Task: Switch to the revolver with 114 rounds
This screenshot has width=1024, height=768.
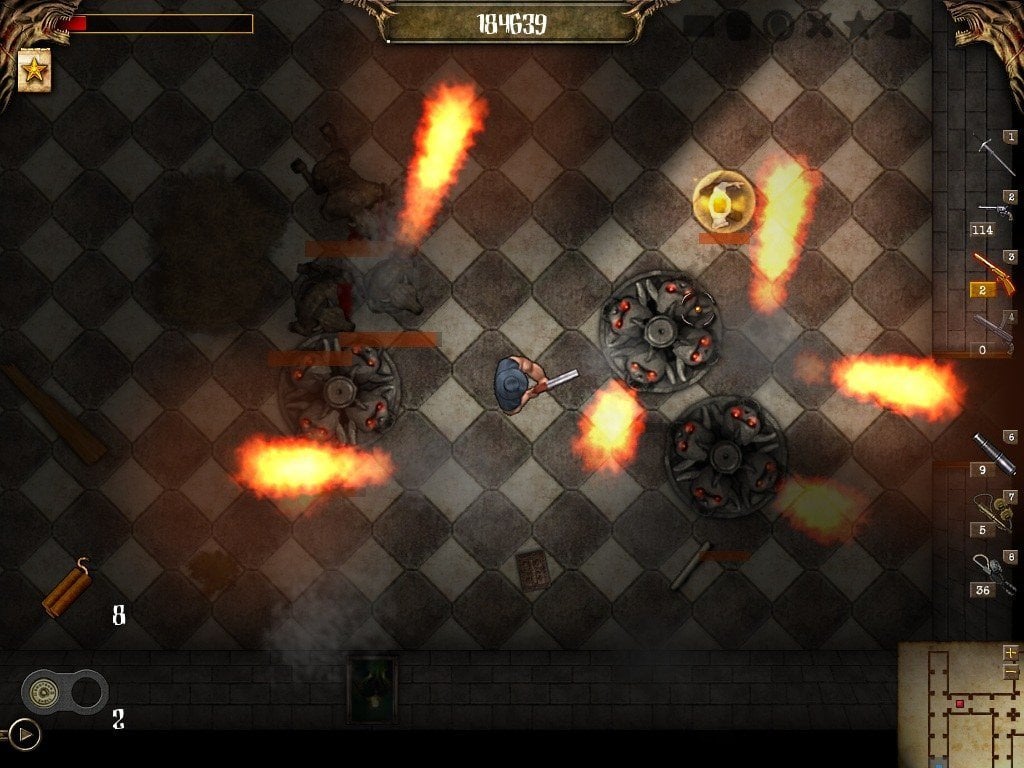Action: (994, 211)
